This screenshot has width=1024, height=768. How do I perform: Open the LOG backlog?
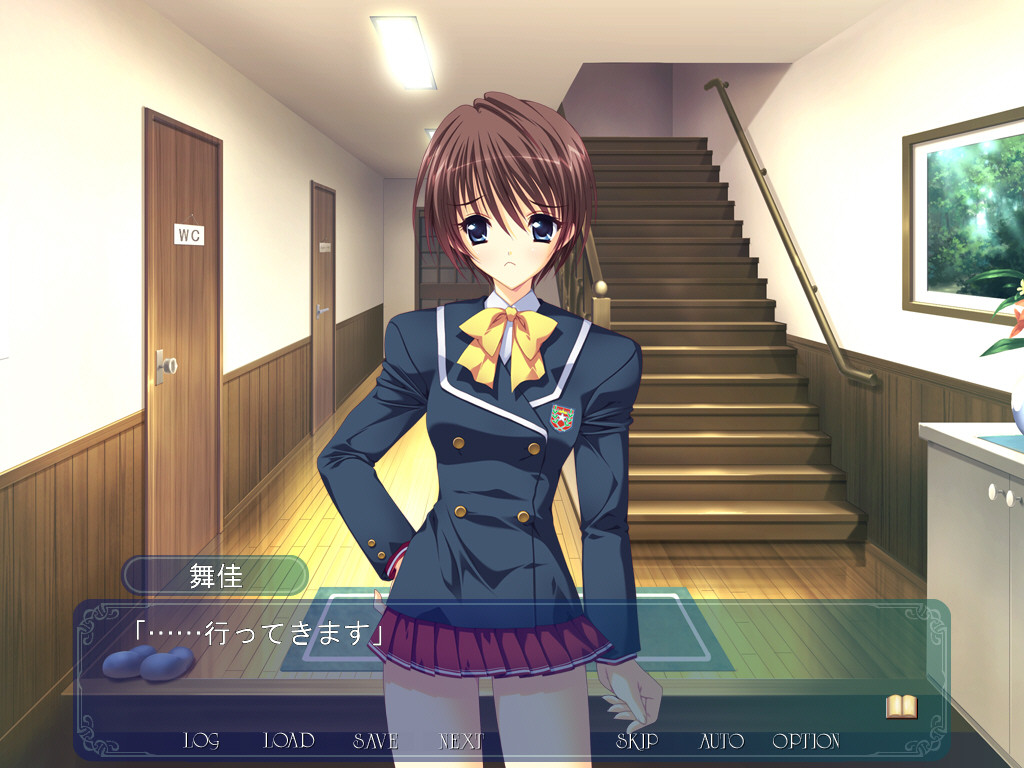coord(201,741)
